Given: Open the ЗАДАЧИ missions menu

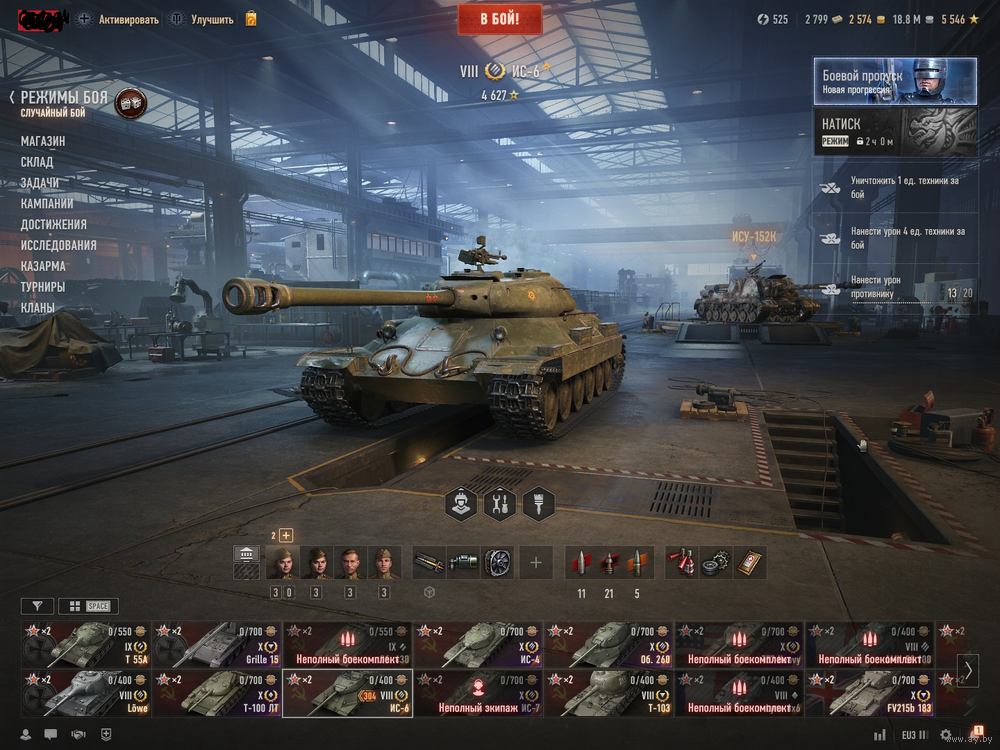Looking at the screenshot, I should [x=40, y=183].
